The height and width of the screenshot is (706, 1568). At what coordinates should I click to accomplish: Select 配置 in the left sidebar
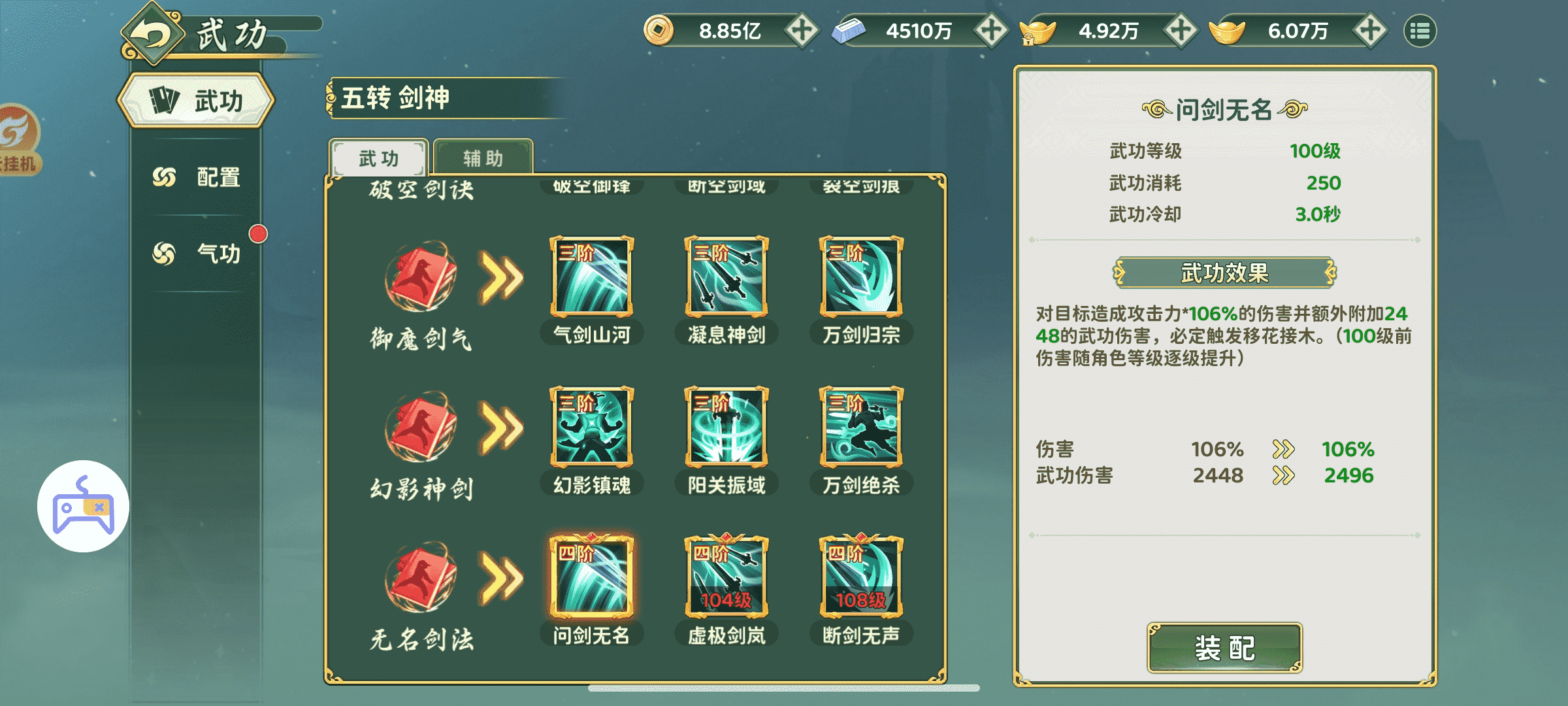[209, 175]
